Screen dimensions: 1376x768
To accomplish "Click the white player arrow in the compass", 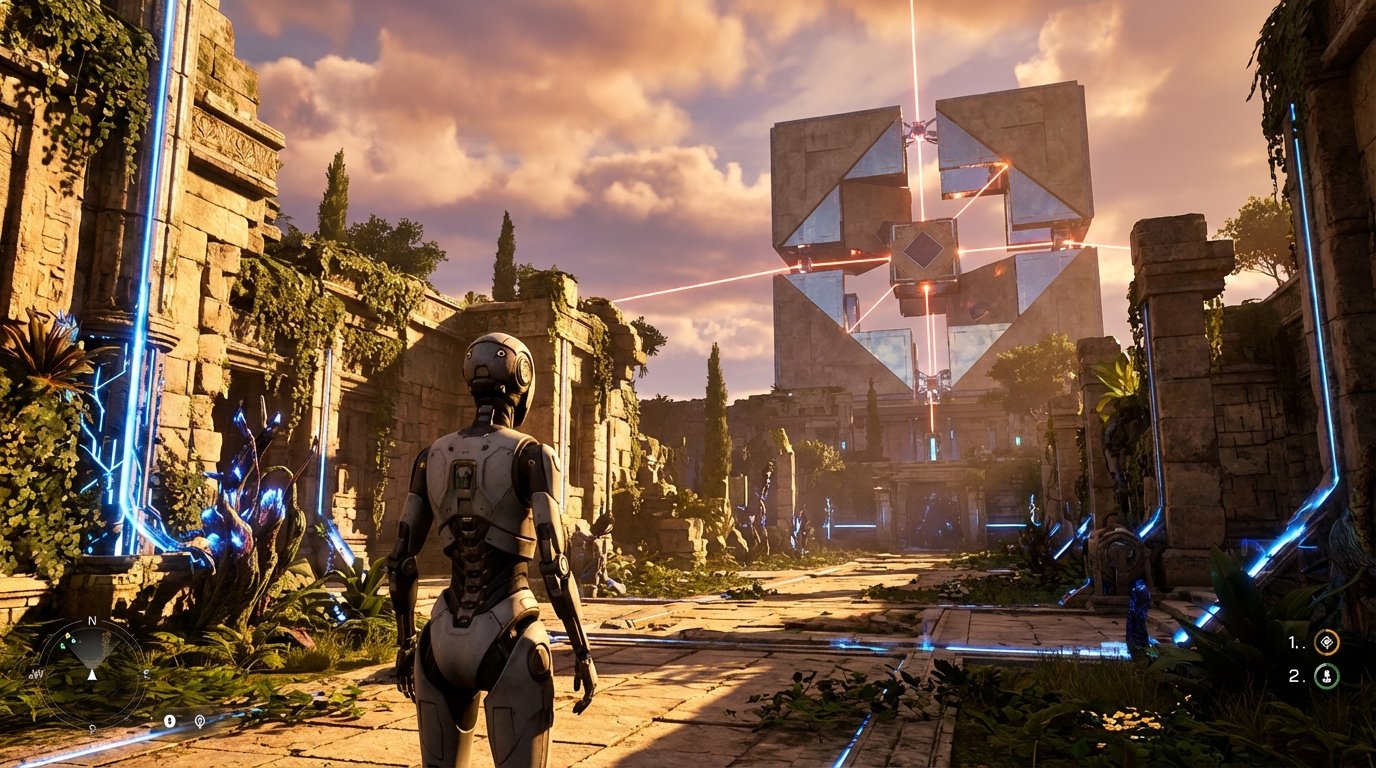I will 92,675.
